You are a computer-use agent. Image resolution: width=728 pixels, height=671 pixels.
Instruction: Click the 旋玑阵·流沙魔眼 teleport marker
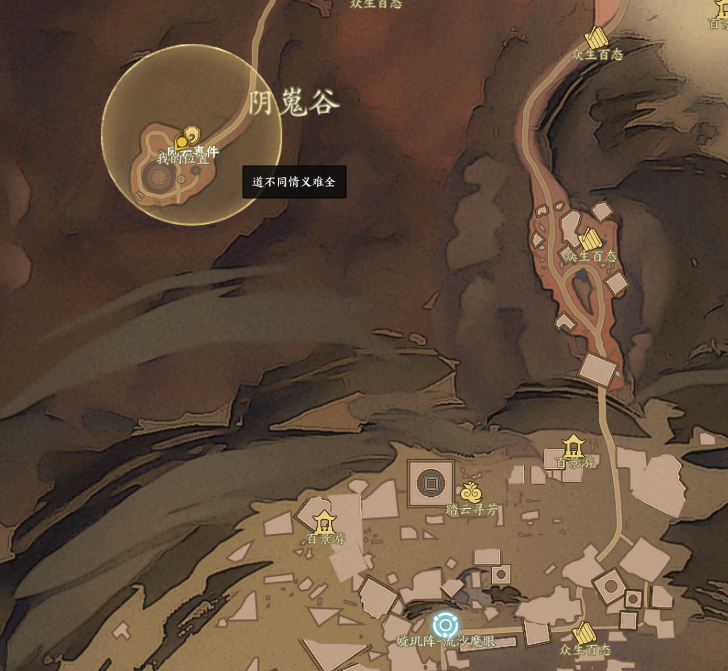(x=445, y=625)
